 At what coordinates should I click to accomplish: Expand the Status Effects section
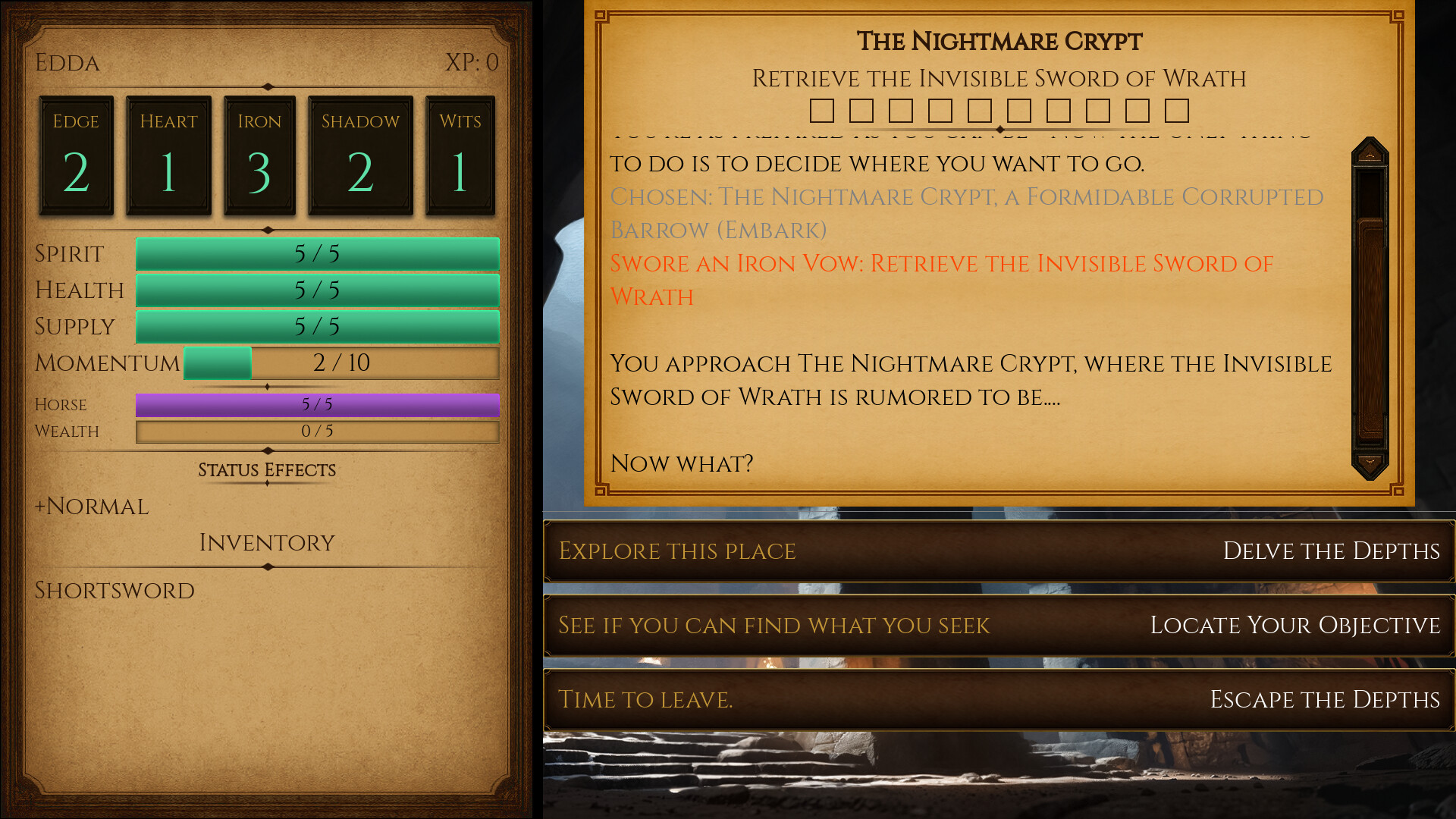tap(267, 470)
